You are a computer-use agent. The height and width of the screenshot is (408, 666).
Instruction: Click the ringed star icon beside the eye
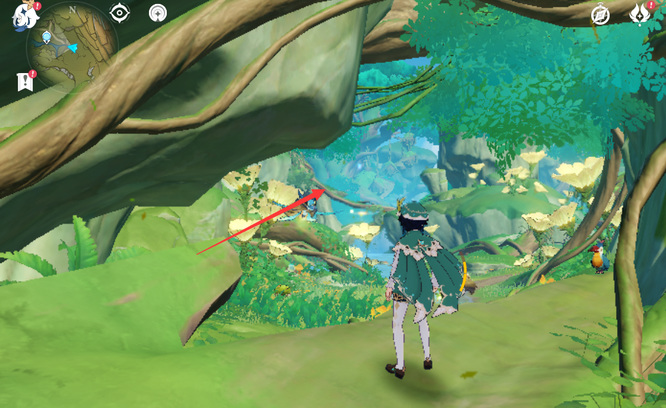coord(157,13)
